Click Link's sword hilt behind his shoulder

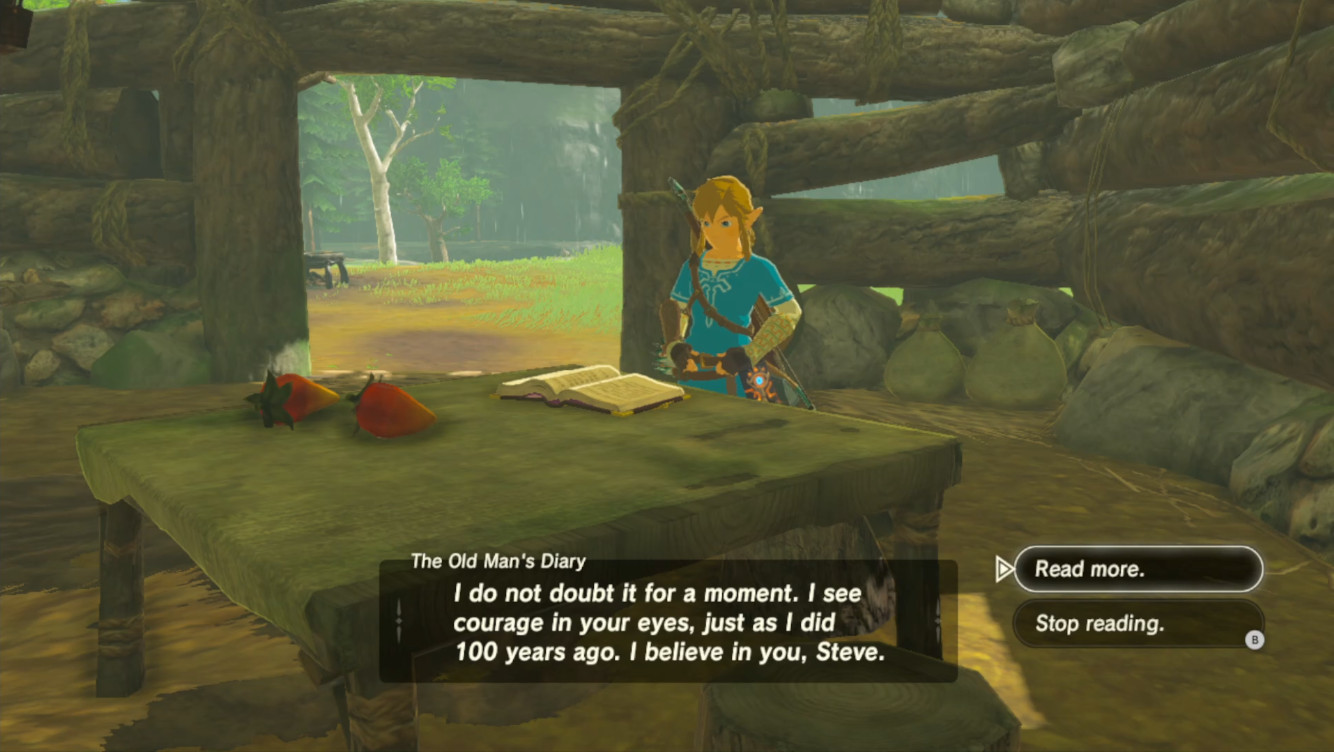(x=679, y=190)
